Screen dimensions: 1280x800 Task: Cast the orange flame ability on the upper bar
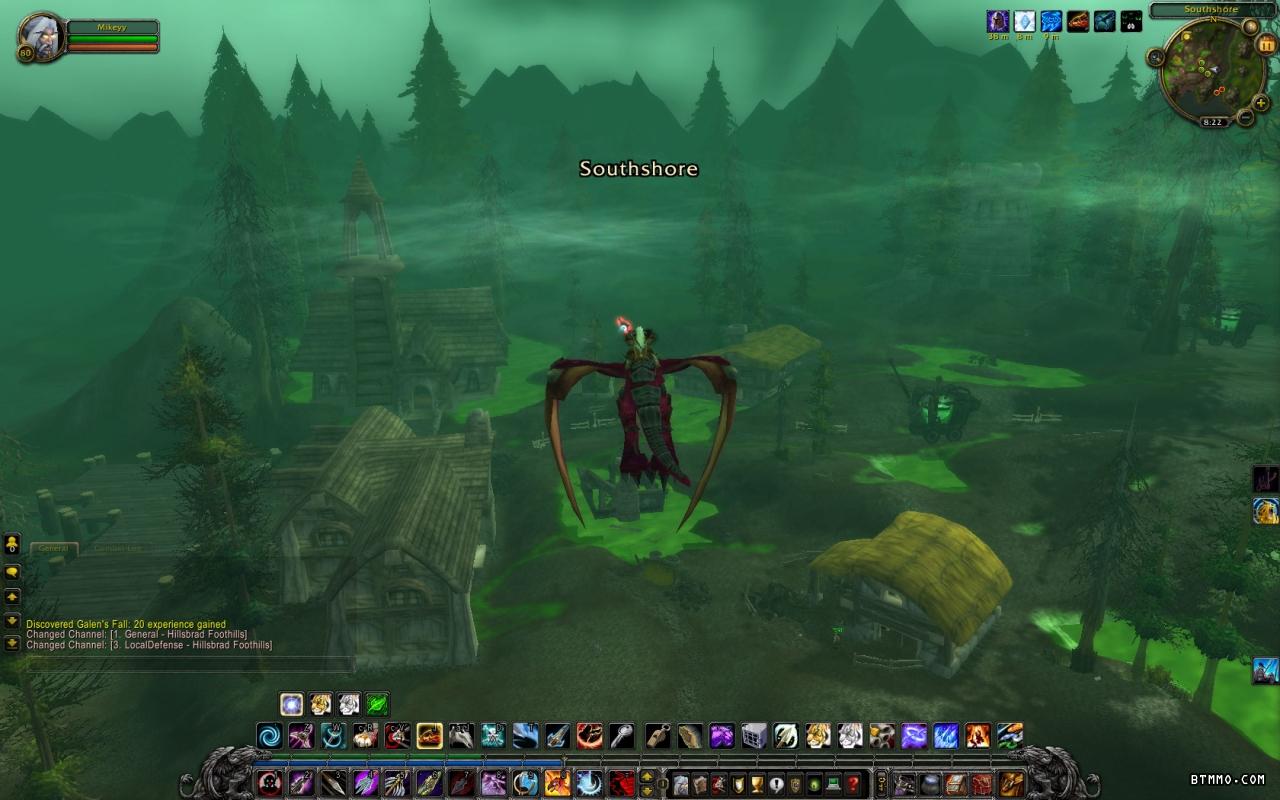point(977,737)
